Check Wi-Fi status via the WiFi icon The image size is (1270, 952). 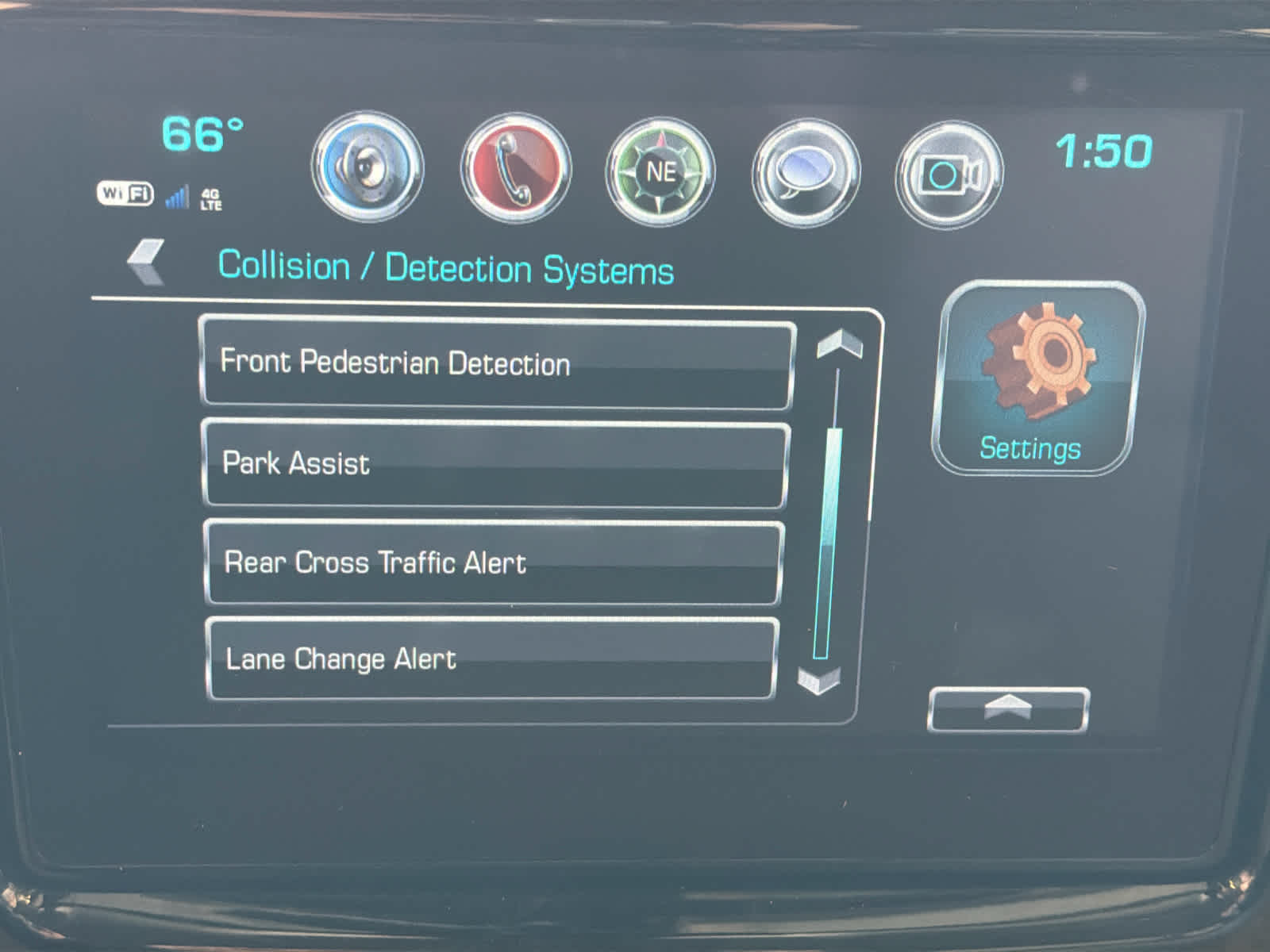click(125, 193)
